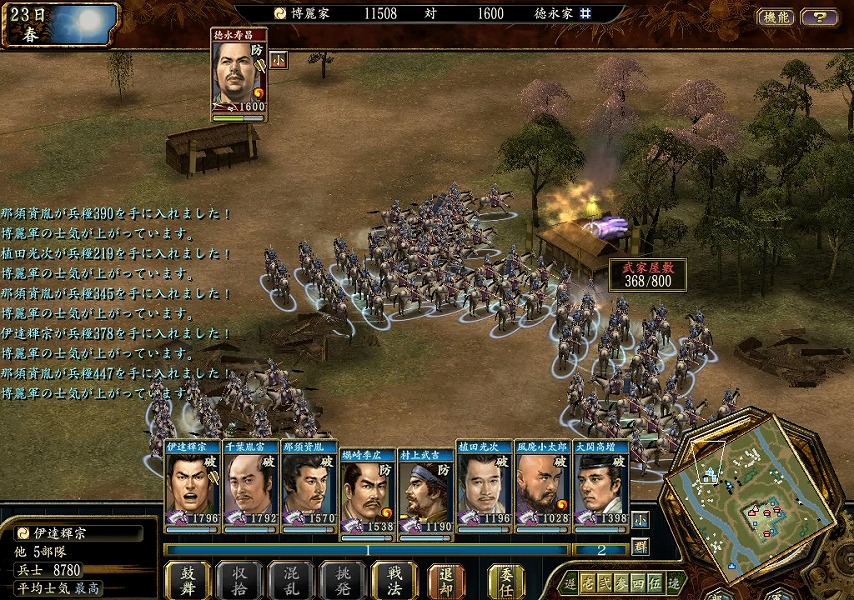Open the 戦法 tactics command
Screen dimensions: 854x600
(x=395, y=580)
